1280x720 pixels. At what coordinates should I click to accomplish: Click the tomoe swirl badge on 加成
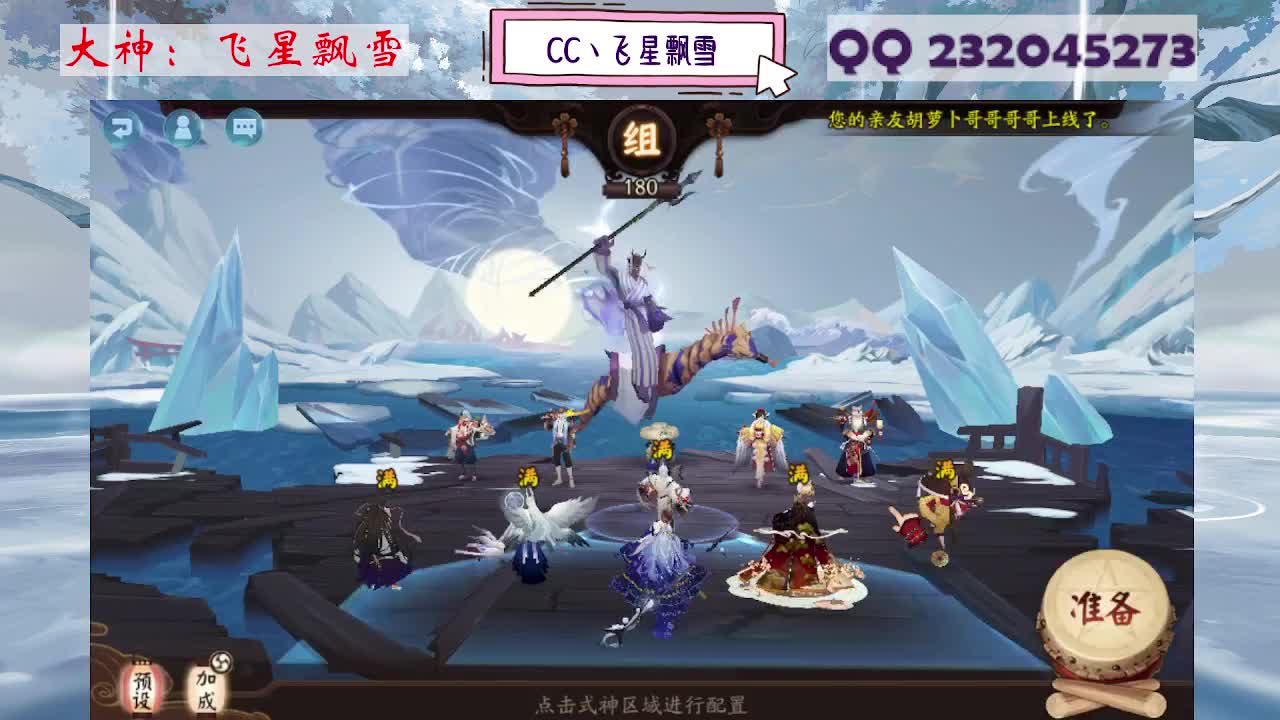(220, 663)
